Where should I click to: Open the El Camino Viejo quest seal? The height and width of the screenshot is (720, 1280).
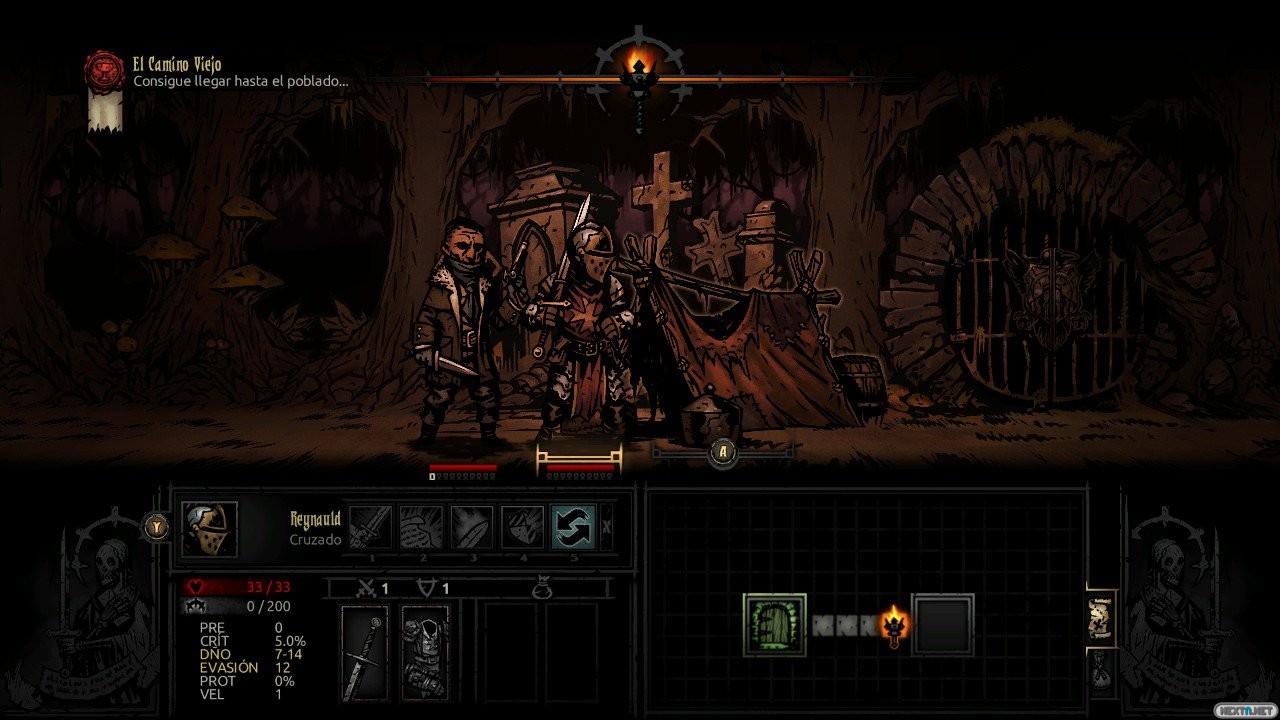pyautogui.click(x=104, y=72)
